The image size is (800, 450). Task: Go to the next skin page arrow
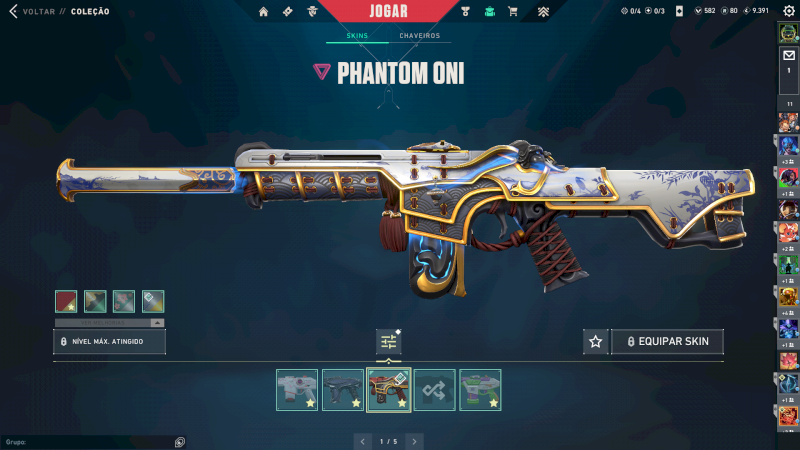414,441
